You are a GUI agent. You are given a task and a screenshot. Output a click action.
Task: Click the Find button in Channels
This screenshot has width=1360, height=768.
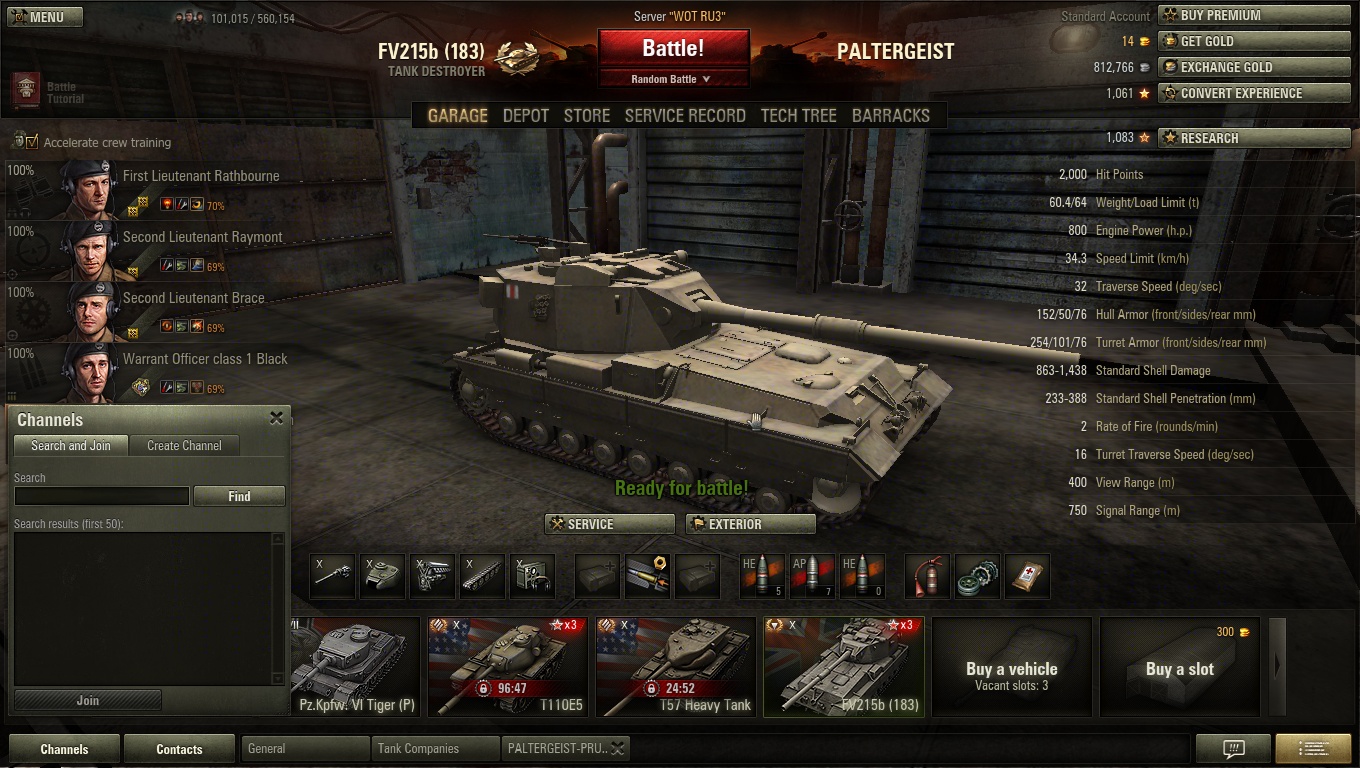click(239, 496)
